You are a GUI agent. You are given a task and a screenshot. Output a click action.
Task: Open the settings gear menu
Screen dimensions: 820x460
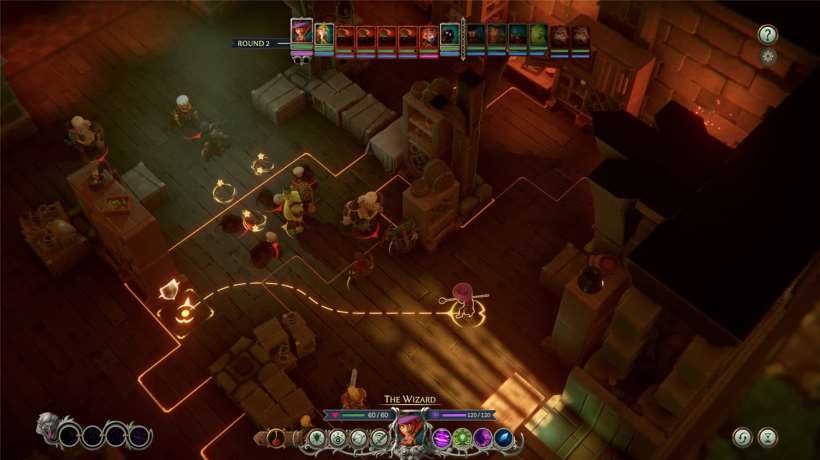click(x=767, y=56)
